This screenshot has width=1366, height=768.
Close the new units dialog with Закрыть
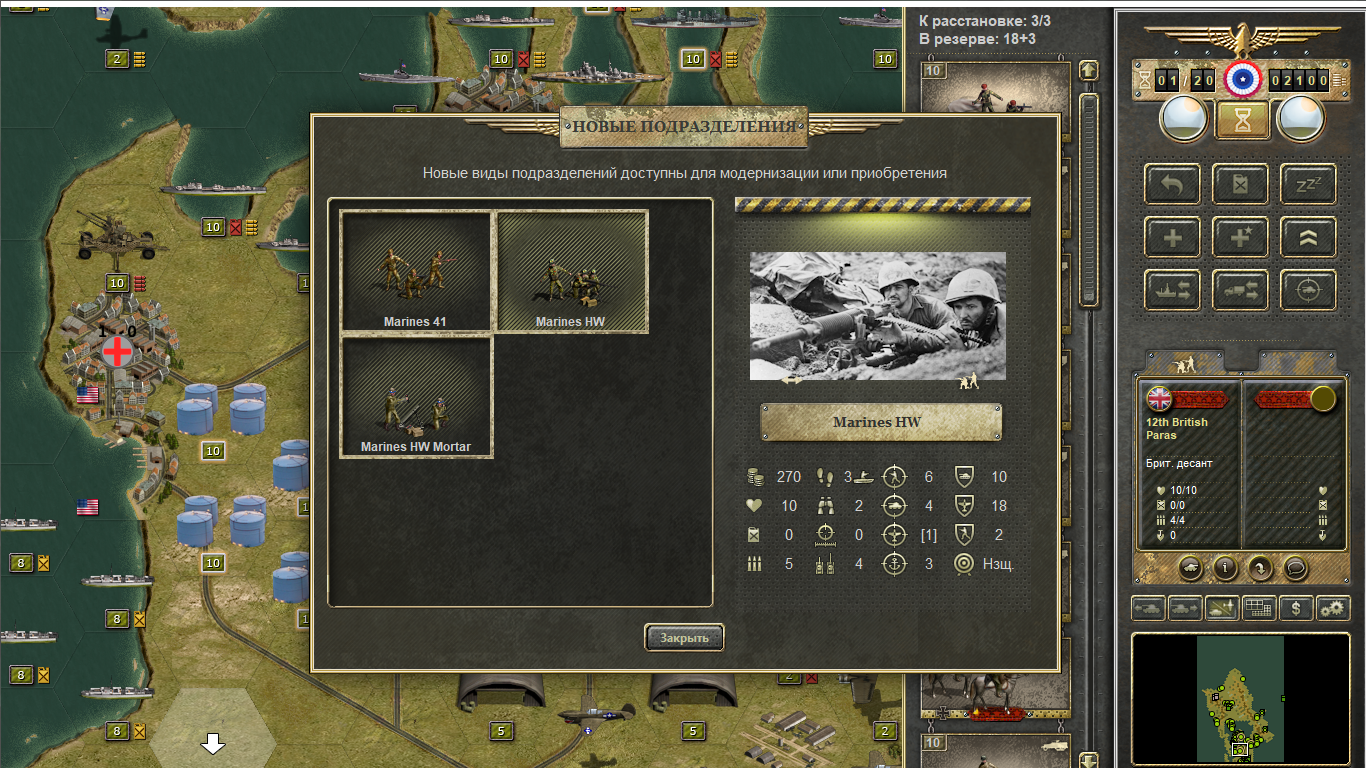684,637
